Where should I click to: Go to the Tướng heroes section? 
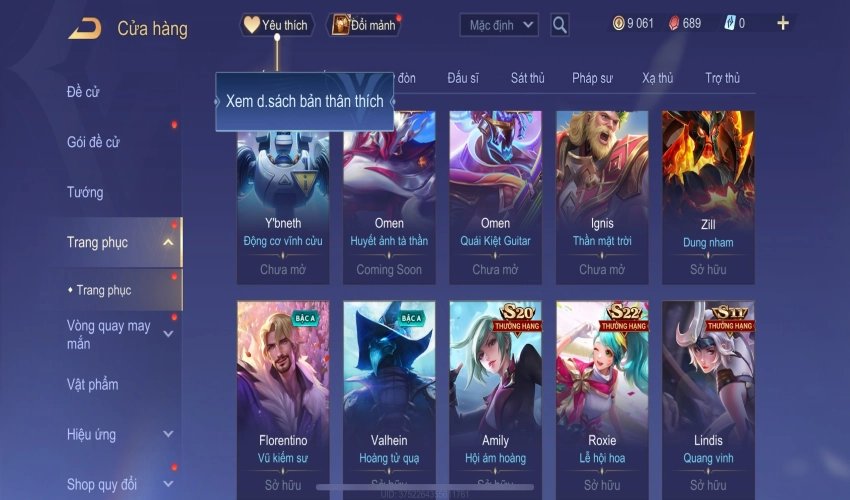coord(85,192)
